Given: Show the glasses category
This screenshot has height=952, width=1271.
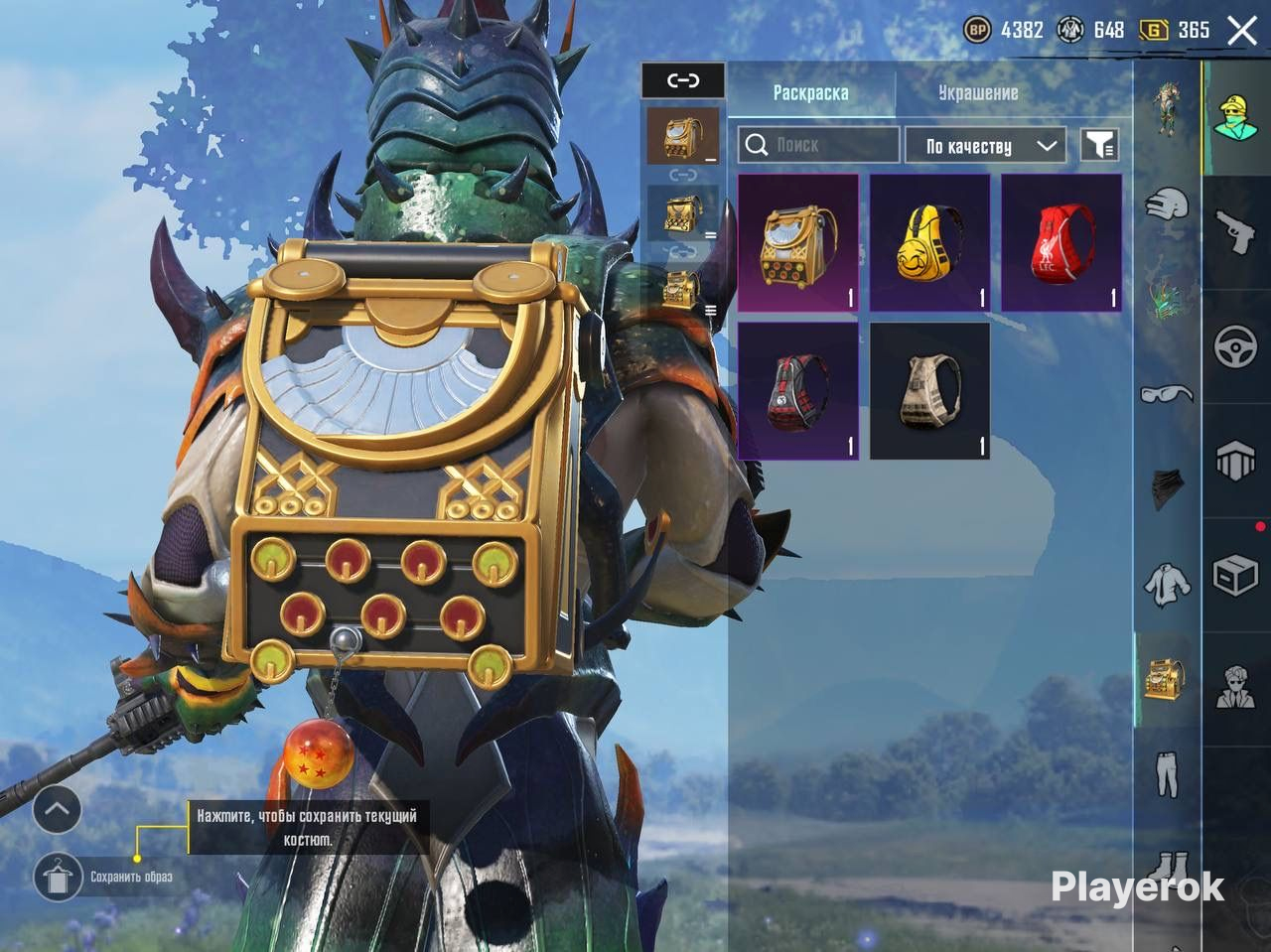Looking at the screenshot, I should click(1167, 394).
